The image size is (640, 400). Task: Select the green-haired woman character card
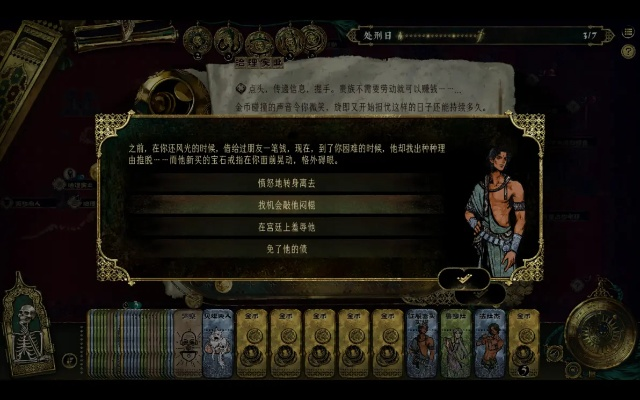click(455, 343)
